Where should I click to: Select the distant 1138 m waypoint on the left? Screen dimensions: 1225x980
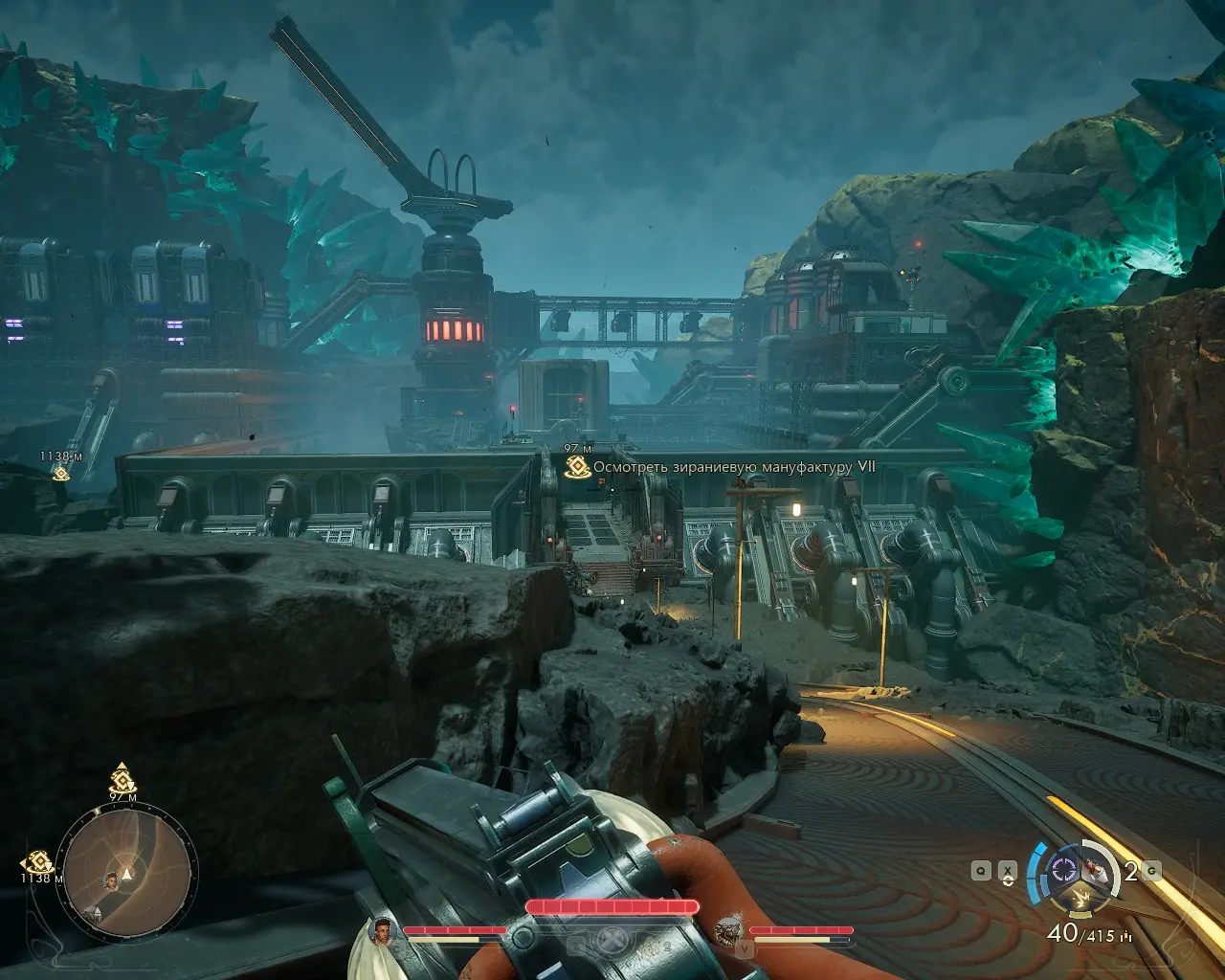coord(60,473)
